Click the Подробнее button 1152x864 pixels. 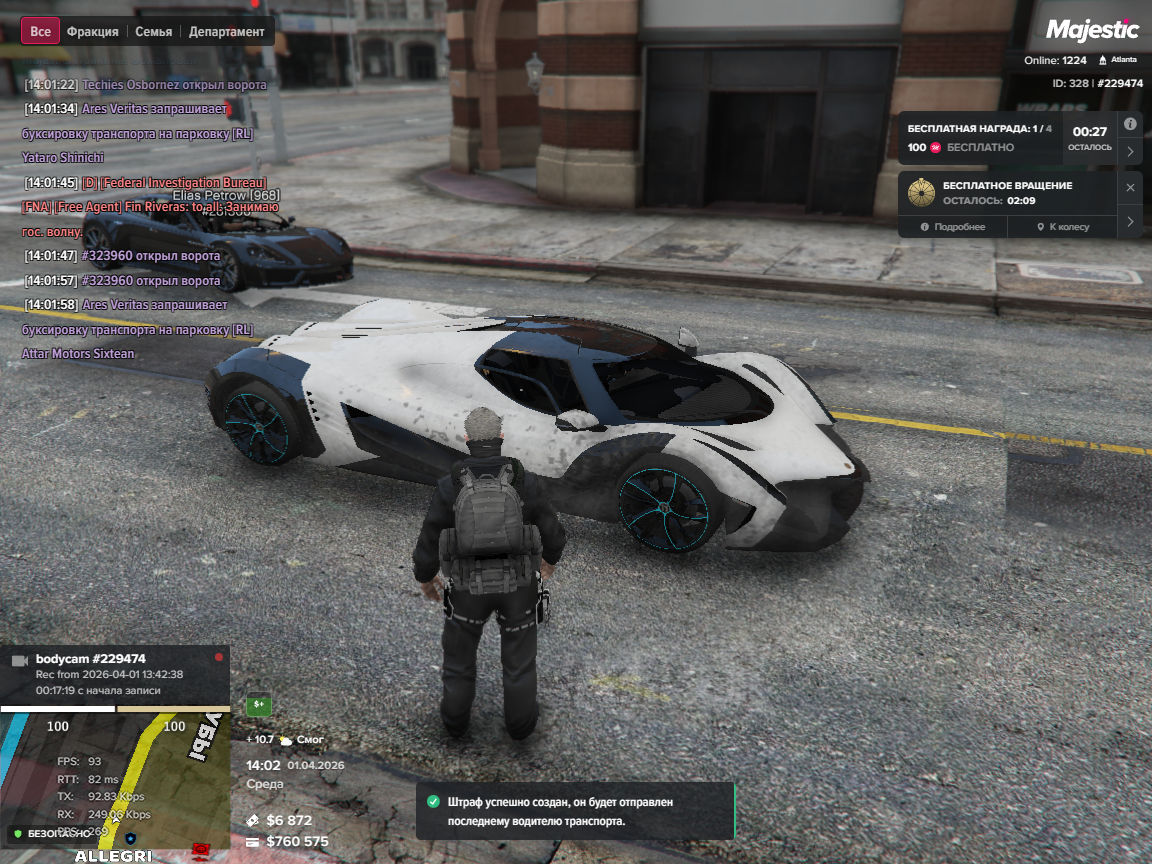point(953,227)
